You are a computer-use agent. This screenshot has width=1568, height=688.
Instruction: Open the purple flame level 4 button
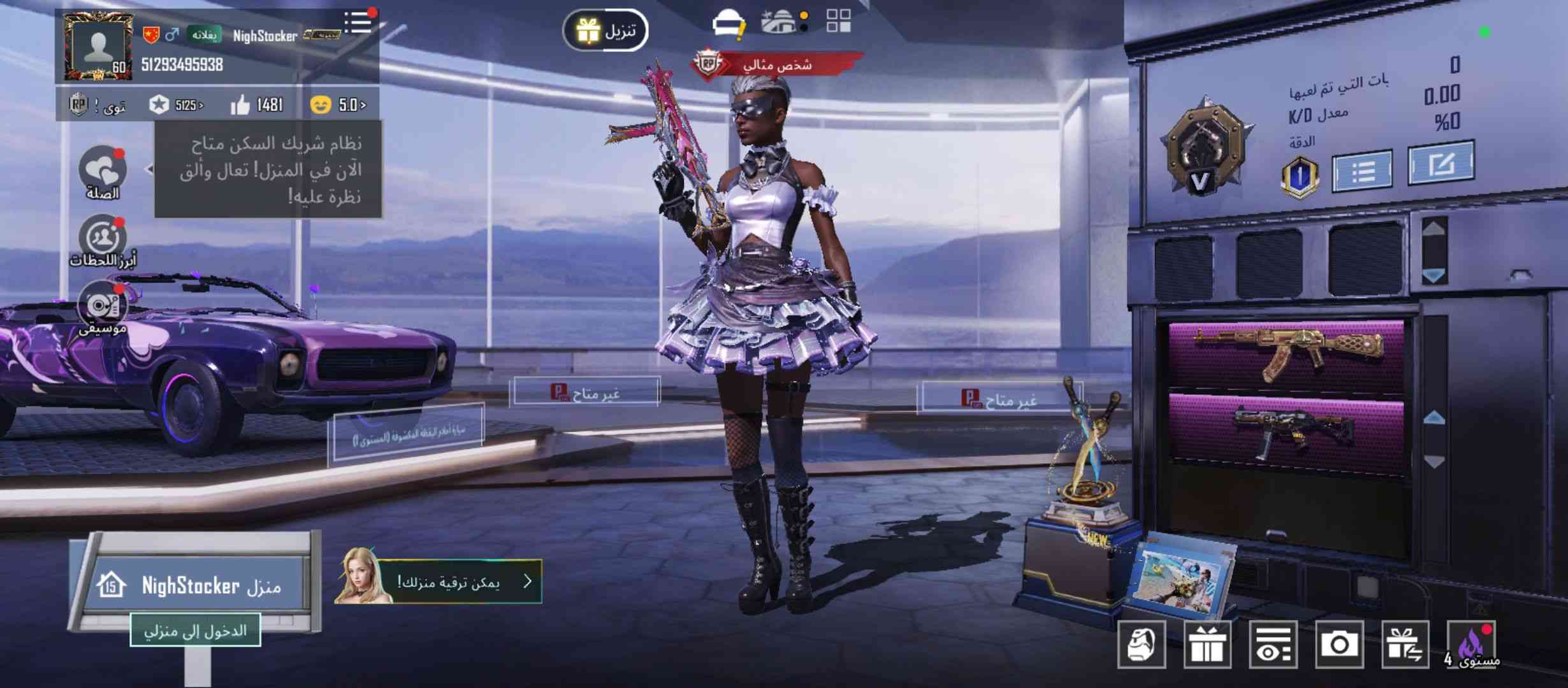point(1472,645)
